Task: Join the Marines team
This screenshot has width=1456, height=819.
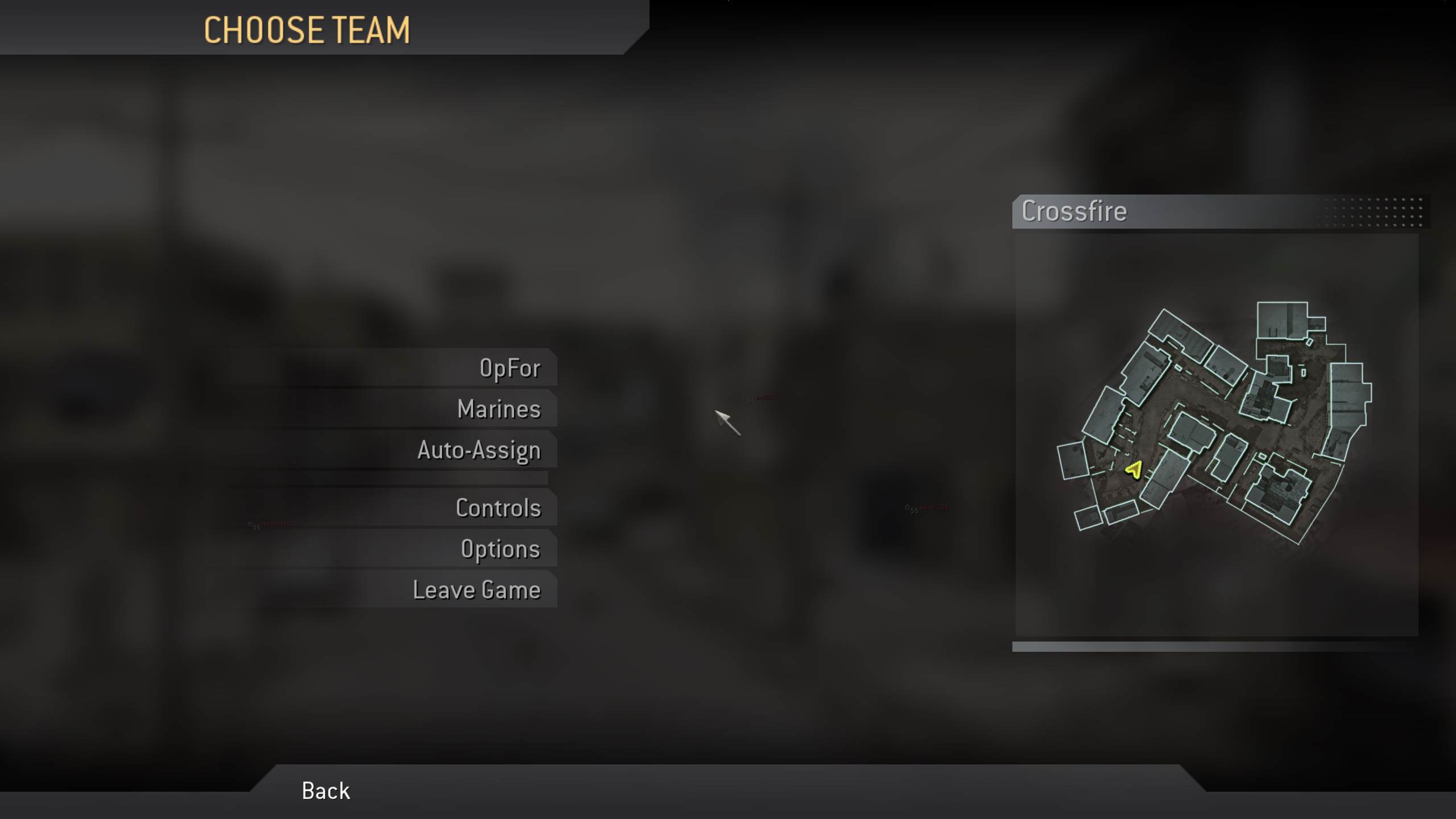Action: 499,408
